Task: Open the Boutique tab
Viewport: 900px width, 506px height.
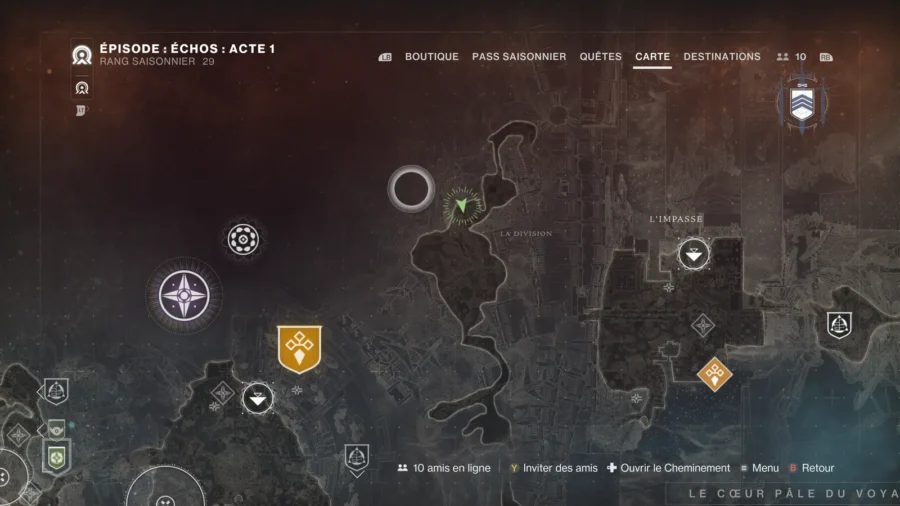Action: point(431,57)
